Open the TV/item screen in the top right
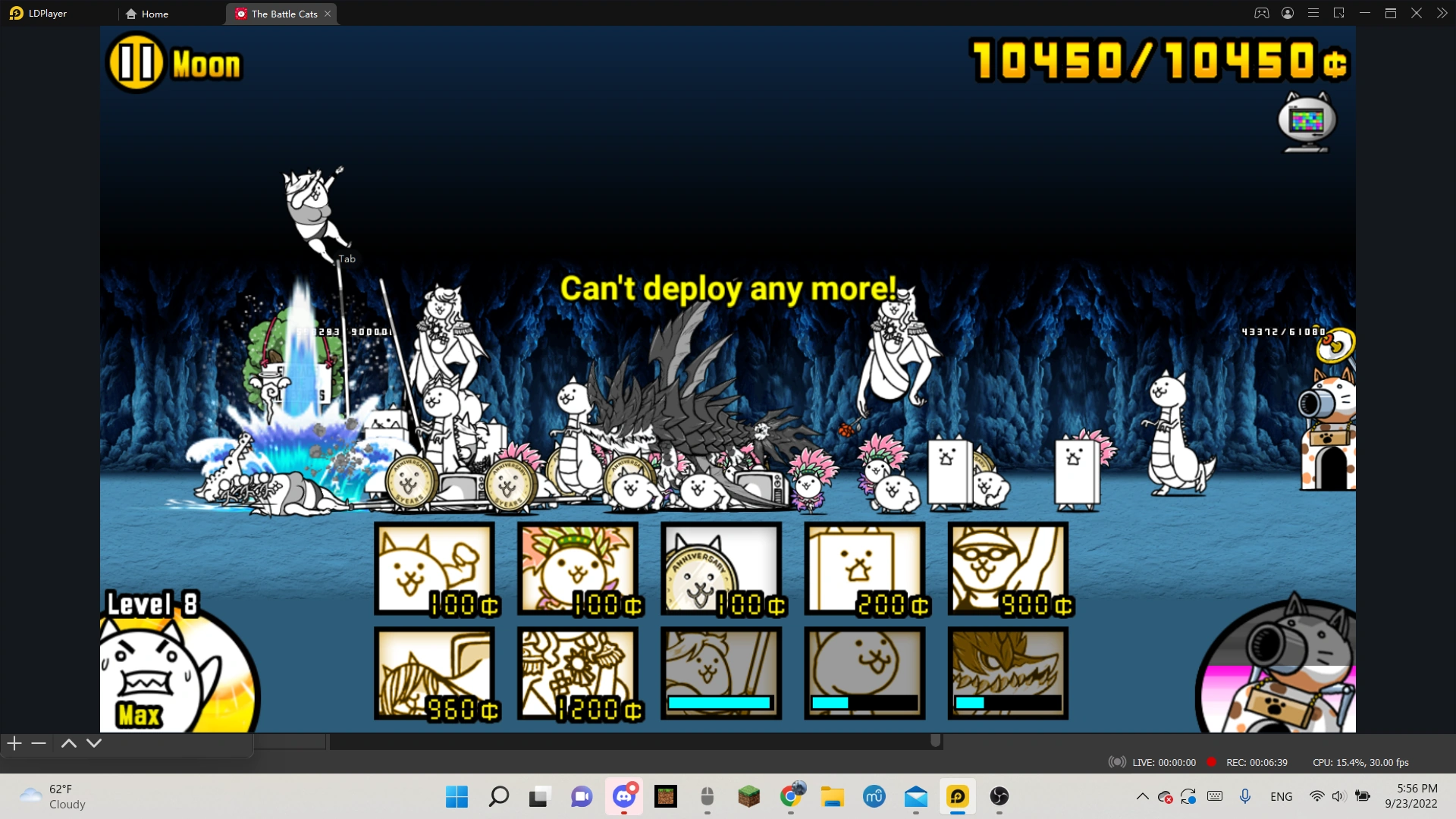The image size is (1456, 819). [1306, 121]
